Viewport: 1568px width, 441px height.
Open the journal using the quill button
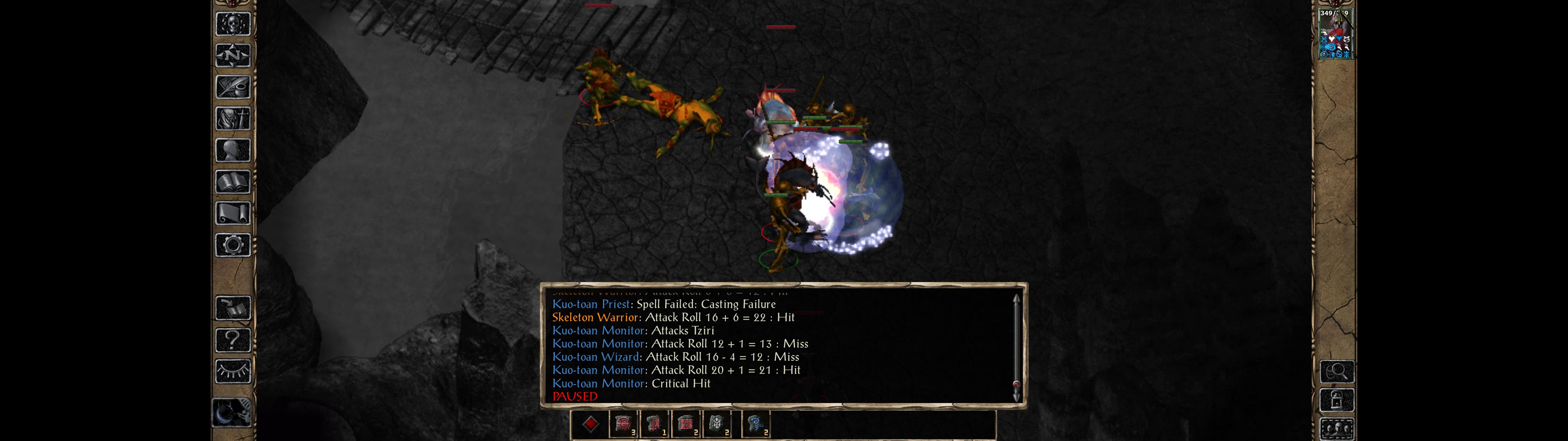pos(232,87)
